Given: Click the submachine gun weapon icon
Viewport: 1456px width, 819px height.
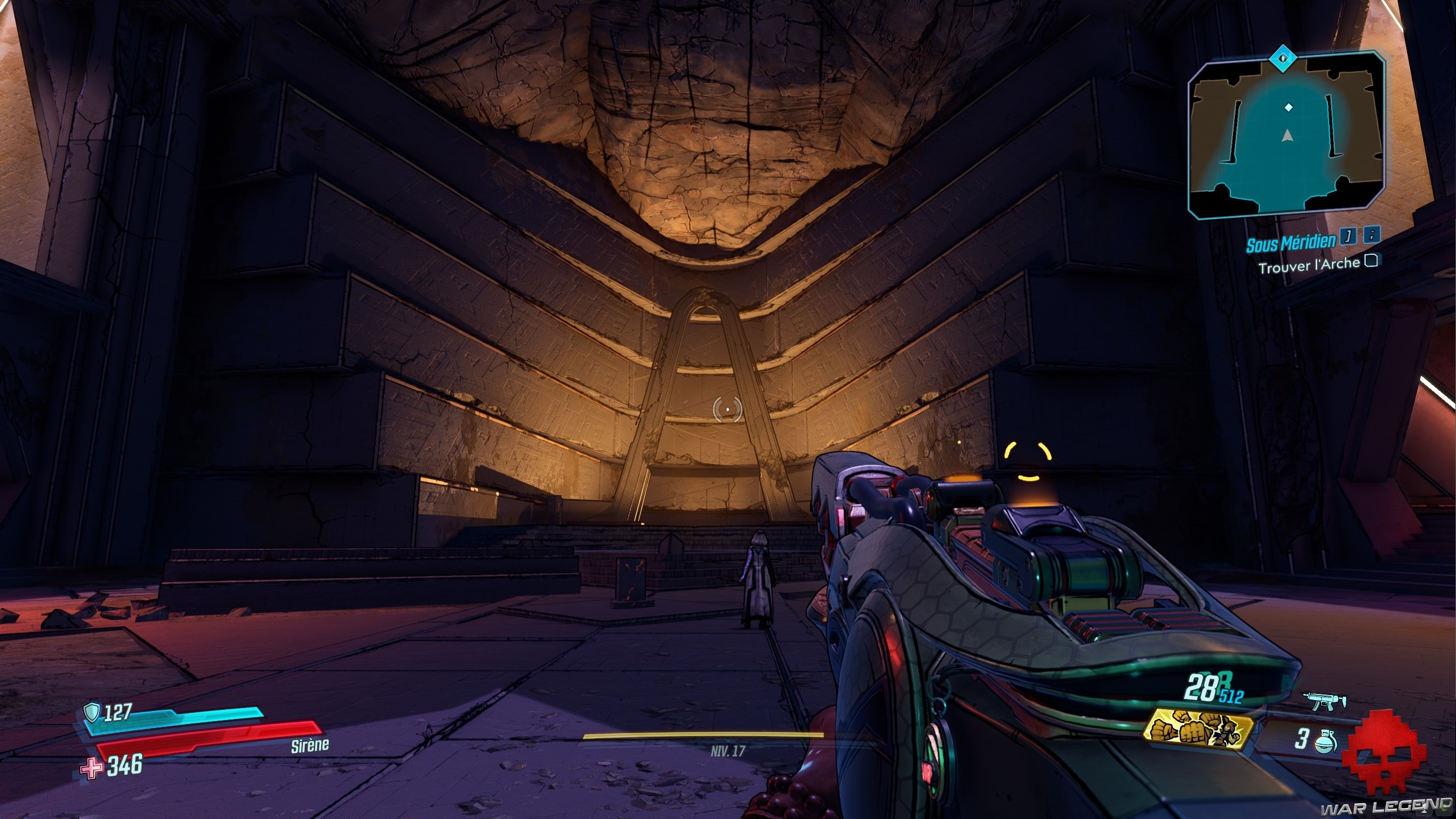Looking at the screenshot, I should click(1324, 702).
